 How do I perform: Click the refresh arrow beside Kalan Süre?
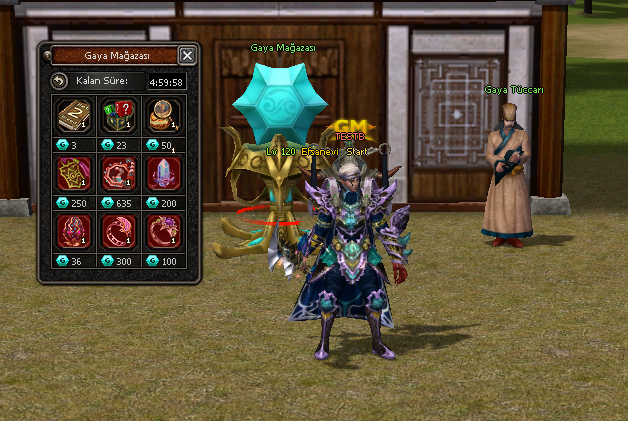pyautogui.click(x=59, y=80)
